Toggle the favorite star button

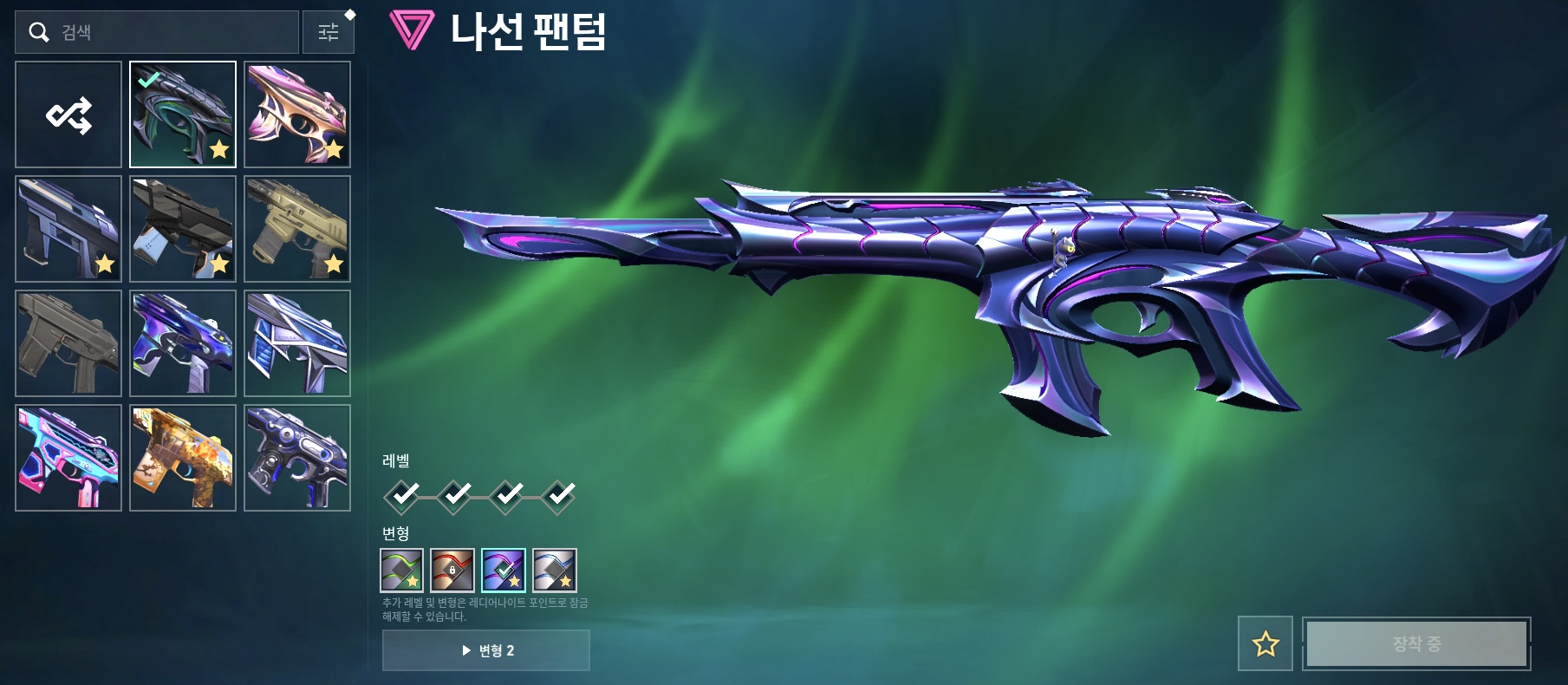pyautogui.click(x=1265, y=643)
